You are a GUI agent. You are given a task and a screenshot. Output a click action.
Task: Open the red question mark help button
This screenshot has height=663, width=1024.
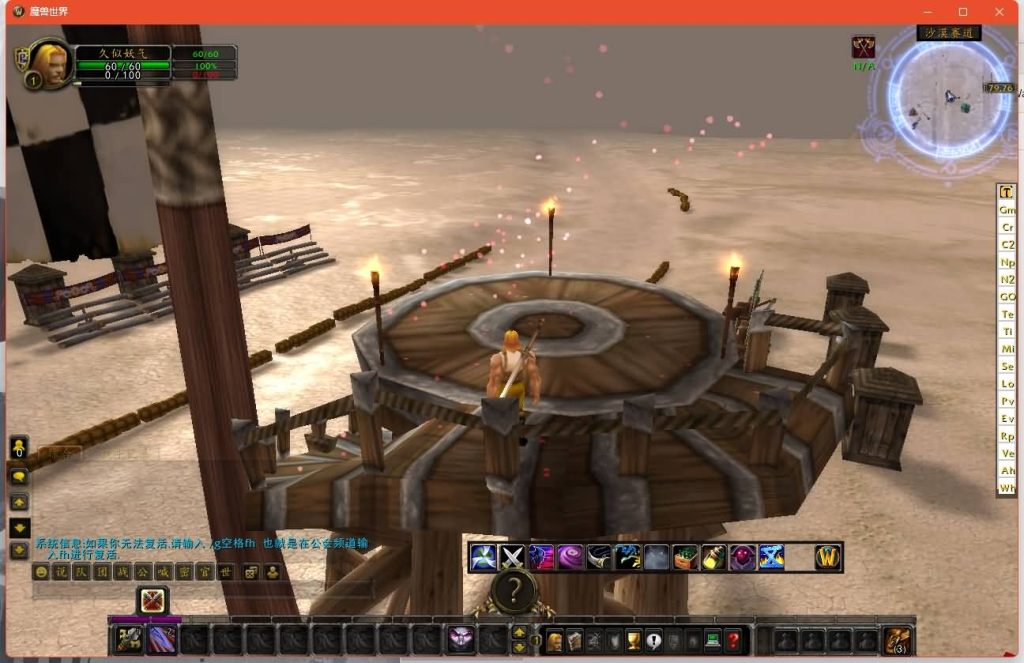[733, 641]
